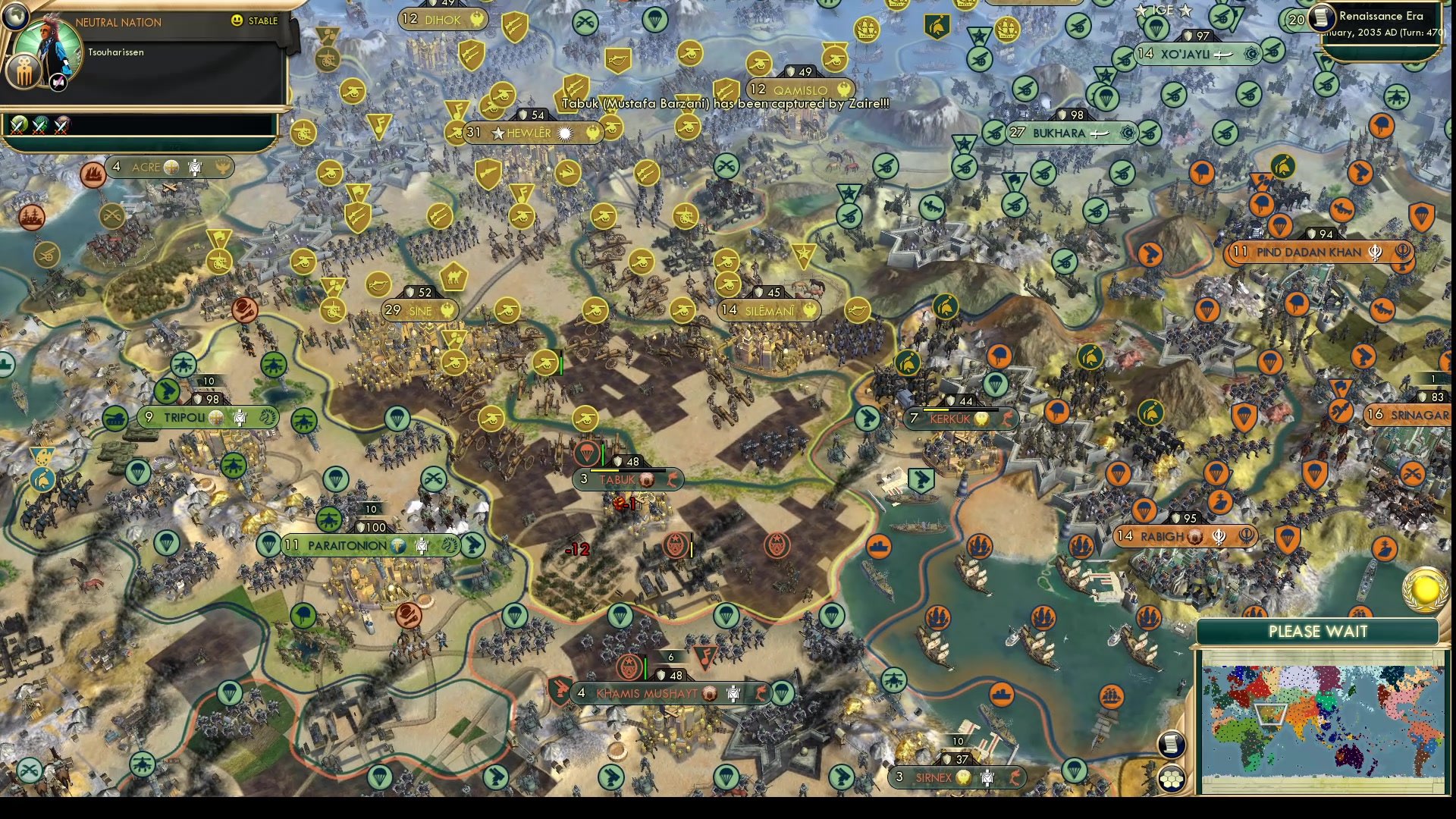Mute leader audio via crossed-out icon on portrait
The width and height of the screenshot is (1456, 819).
[58, 82]
